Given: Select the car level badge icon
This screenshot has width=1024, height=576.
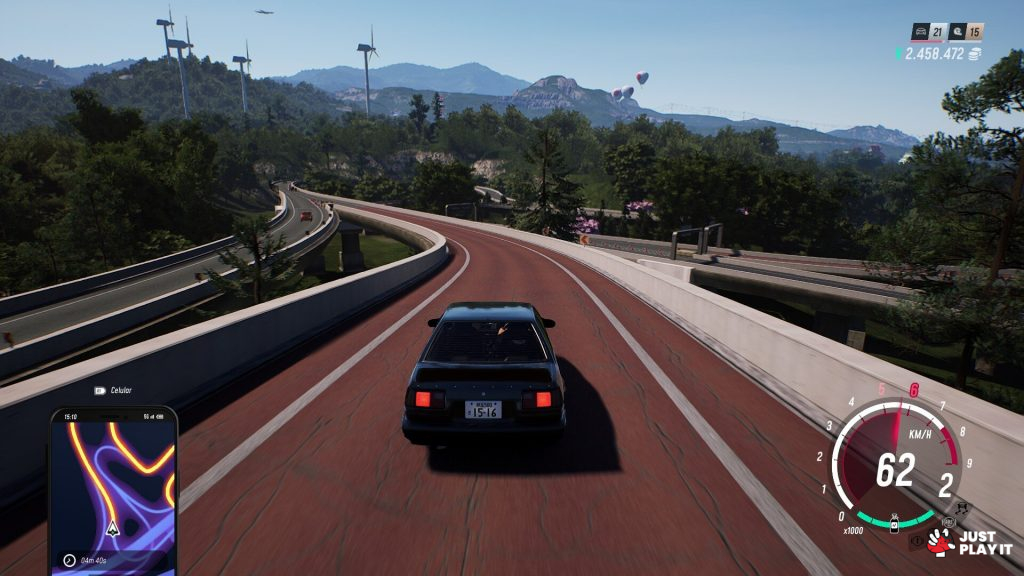Looking at the screenshot, I should click(920, 32).
